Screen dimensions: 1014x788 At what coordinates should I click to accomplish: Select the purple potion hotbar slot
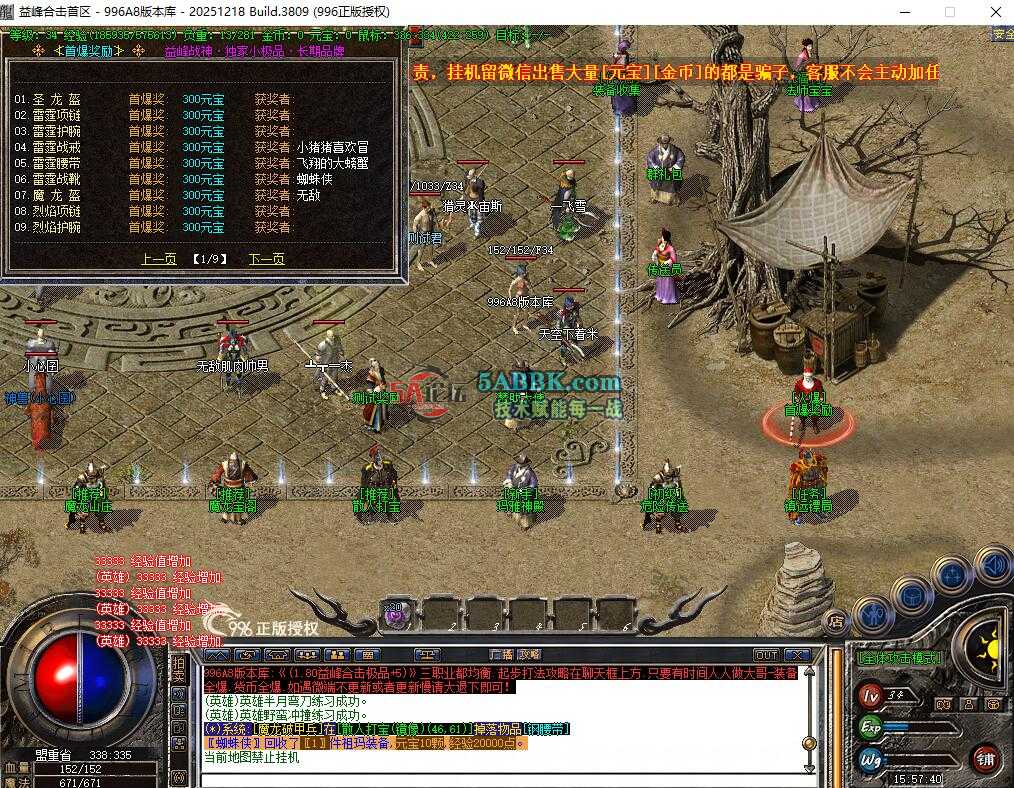pyautogui.click(x=396, y=613)
